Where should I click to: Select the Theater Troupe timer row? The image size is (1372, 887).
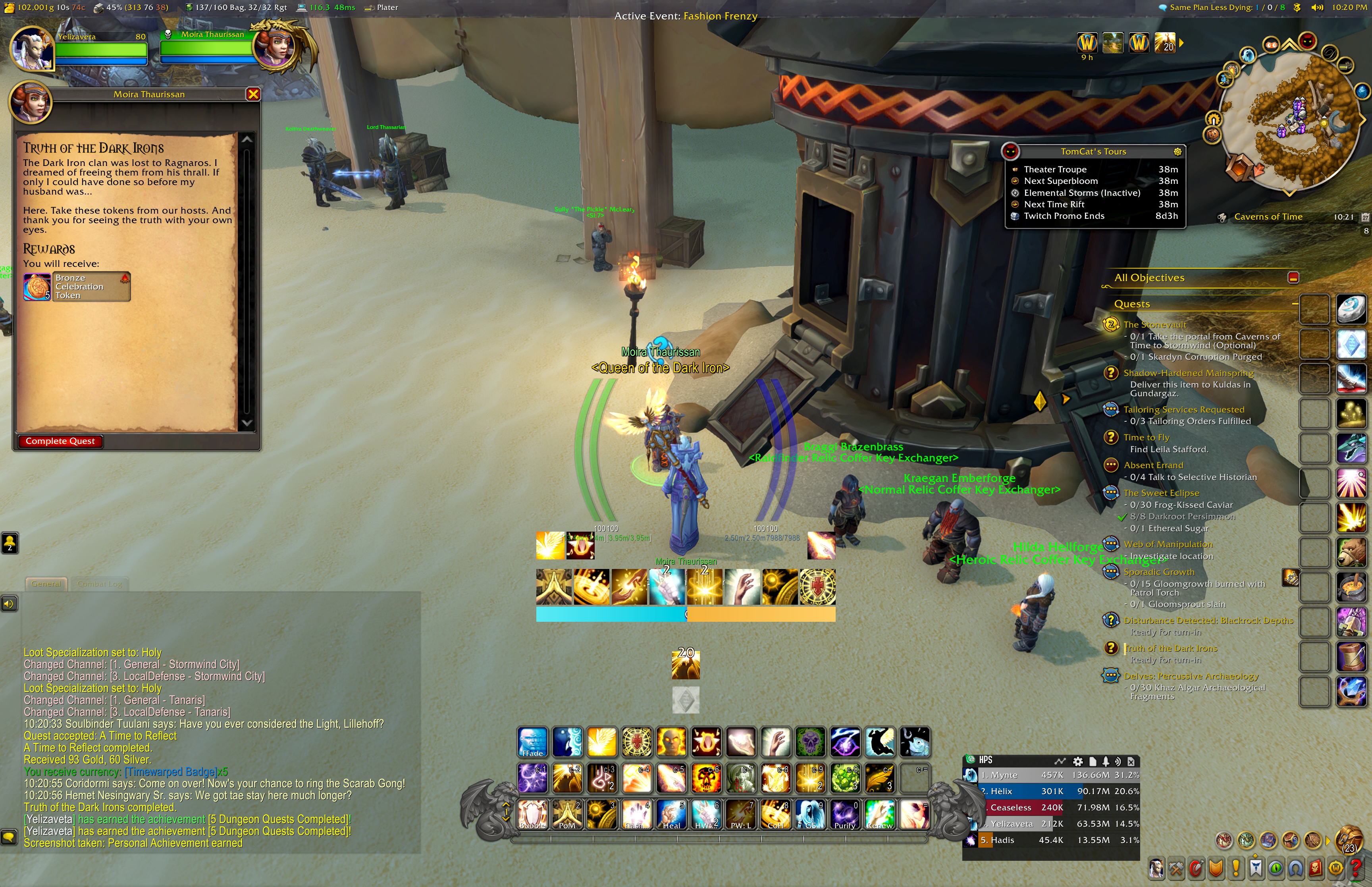click(1094, 169)
